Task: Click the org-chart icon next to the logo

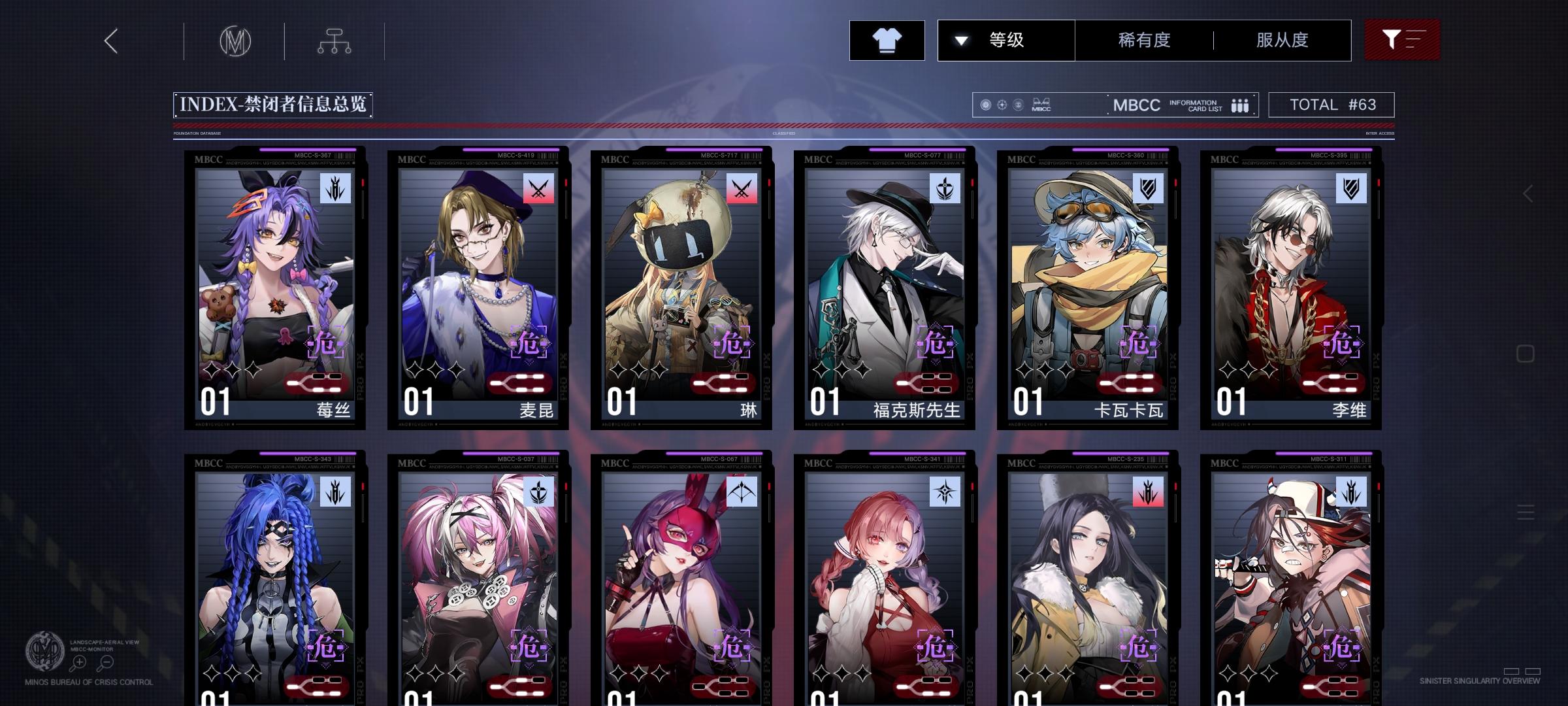Action: [x=335, y=41]
